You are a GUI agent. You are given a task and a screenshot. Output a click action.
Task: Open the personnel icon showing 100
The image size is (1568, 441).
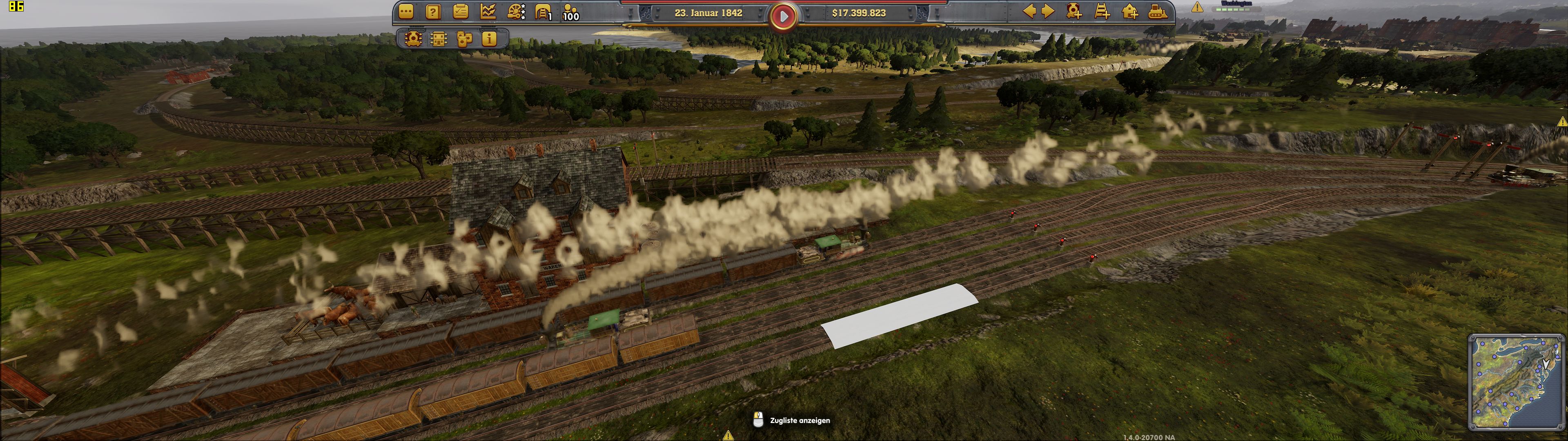point(571,11)
